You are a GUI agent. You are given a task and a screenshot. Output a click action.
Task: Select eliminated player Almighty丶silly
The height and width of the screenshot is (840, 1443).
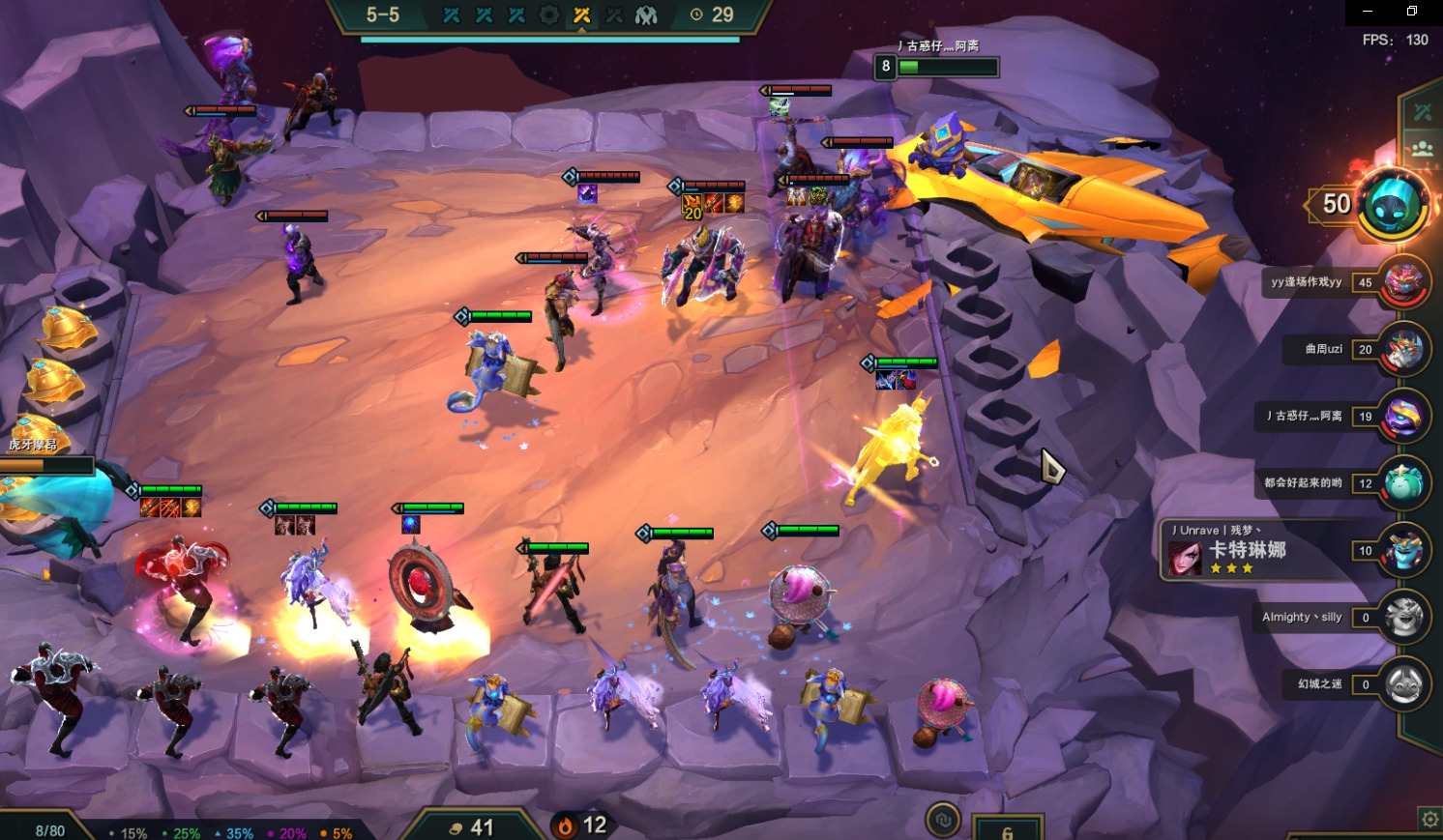[x=1402, y=617]
